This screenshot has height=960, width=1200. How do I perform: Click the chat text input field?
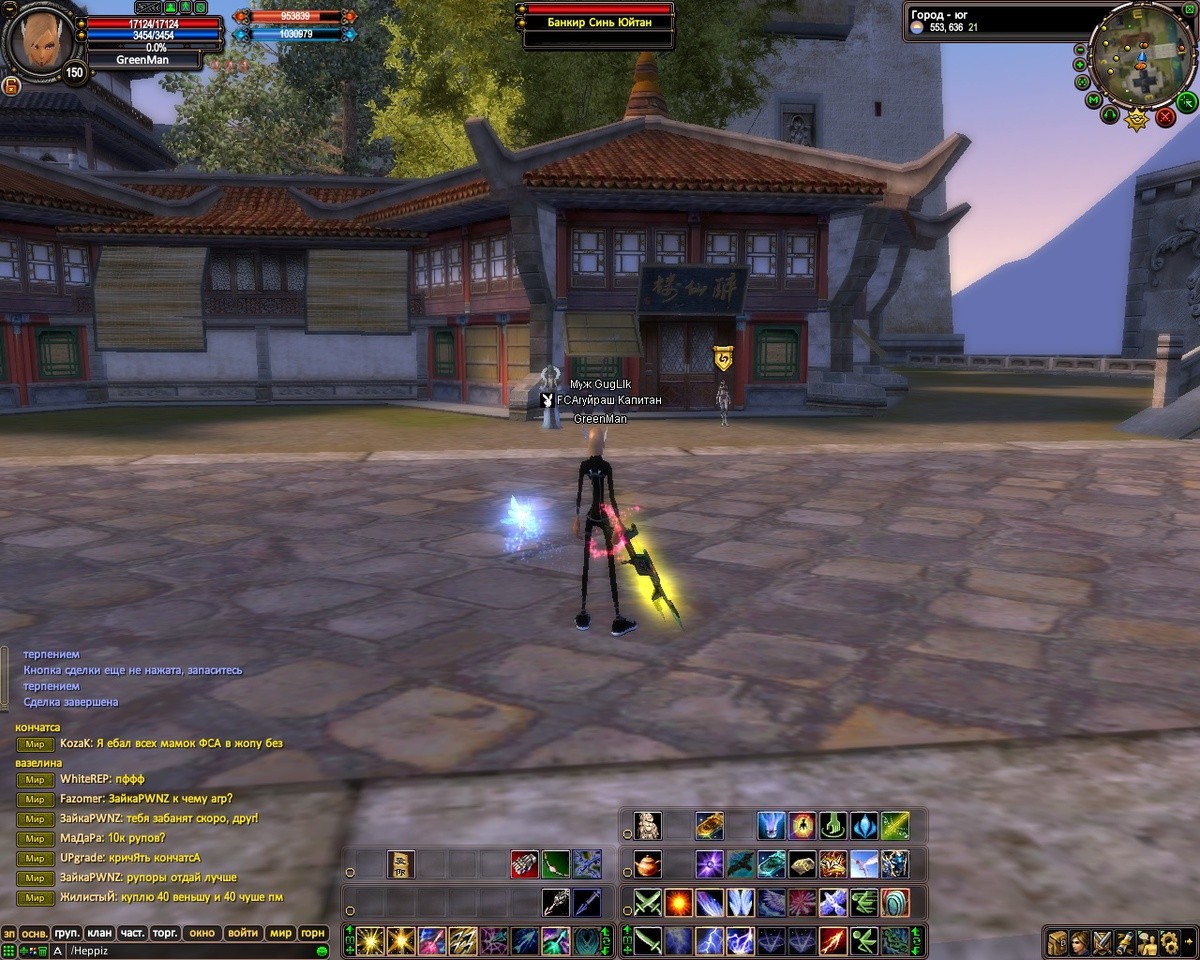point(190,950)
